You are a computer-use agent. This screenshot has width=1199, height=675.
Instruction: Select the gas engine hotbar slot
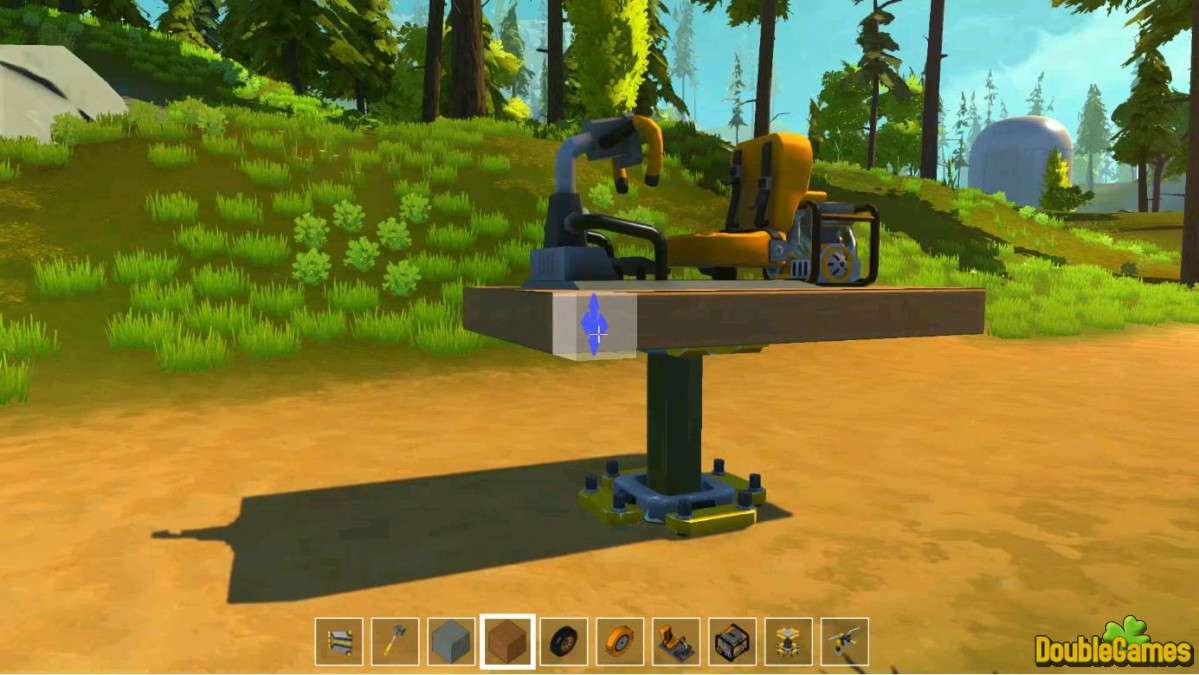pos(732,641)
